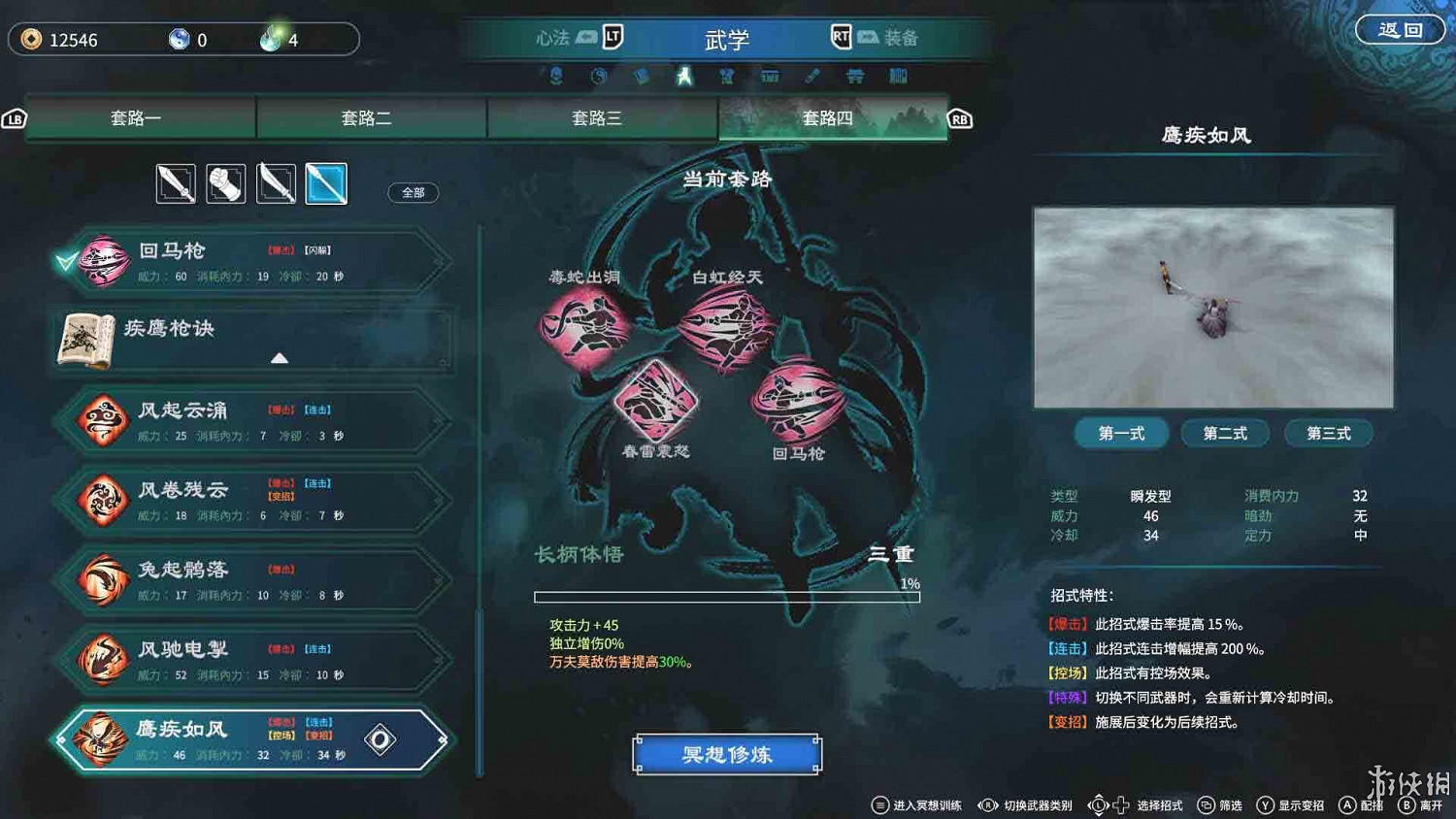This screenshot has height=819, width=1456.
Task: Select the sword weapon filter icon
Action: pyautogui.click(x=176, y=183)
